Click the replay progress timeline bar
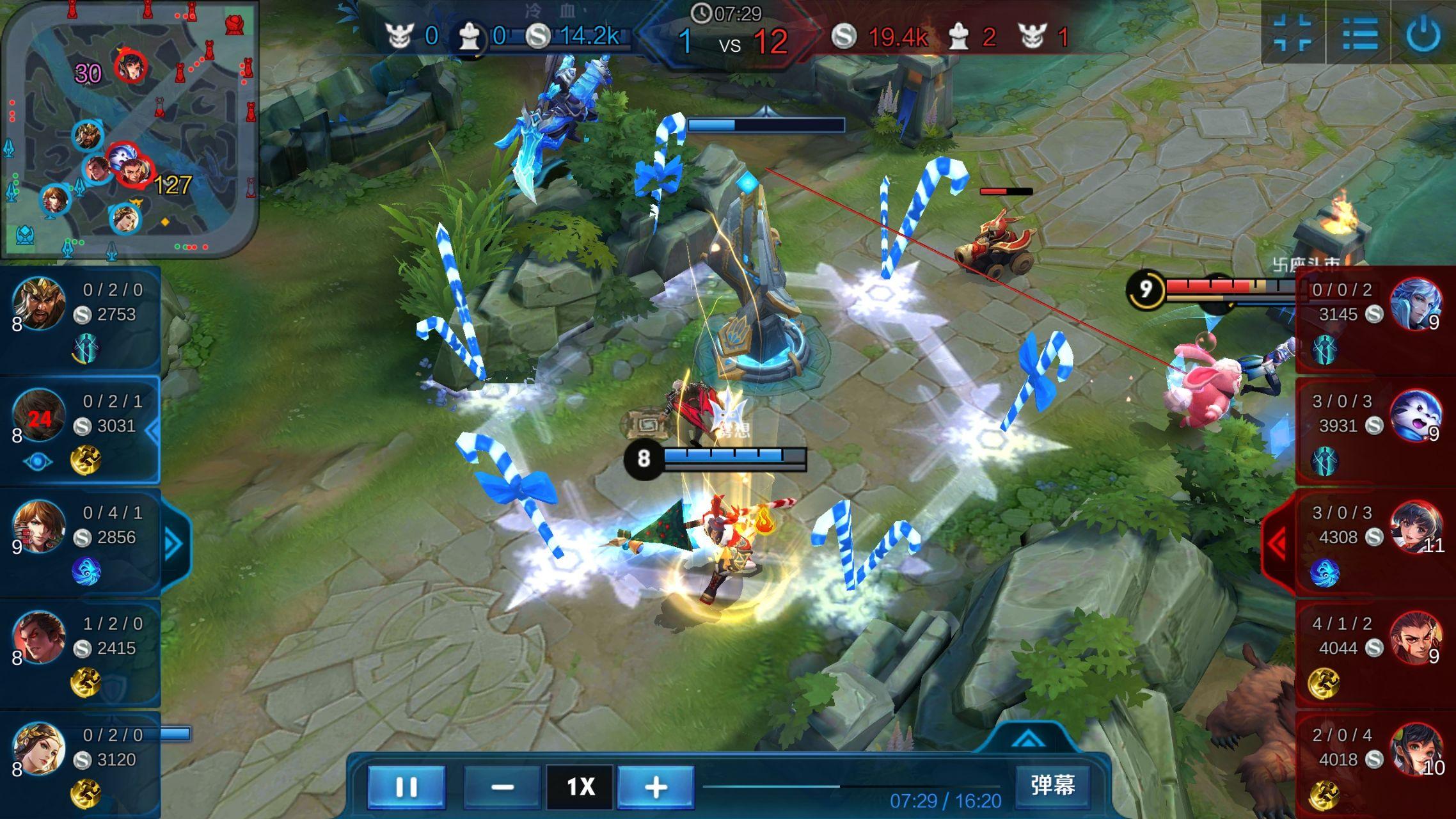 851,786
